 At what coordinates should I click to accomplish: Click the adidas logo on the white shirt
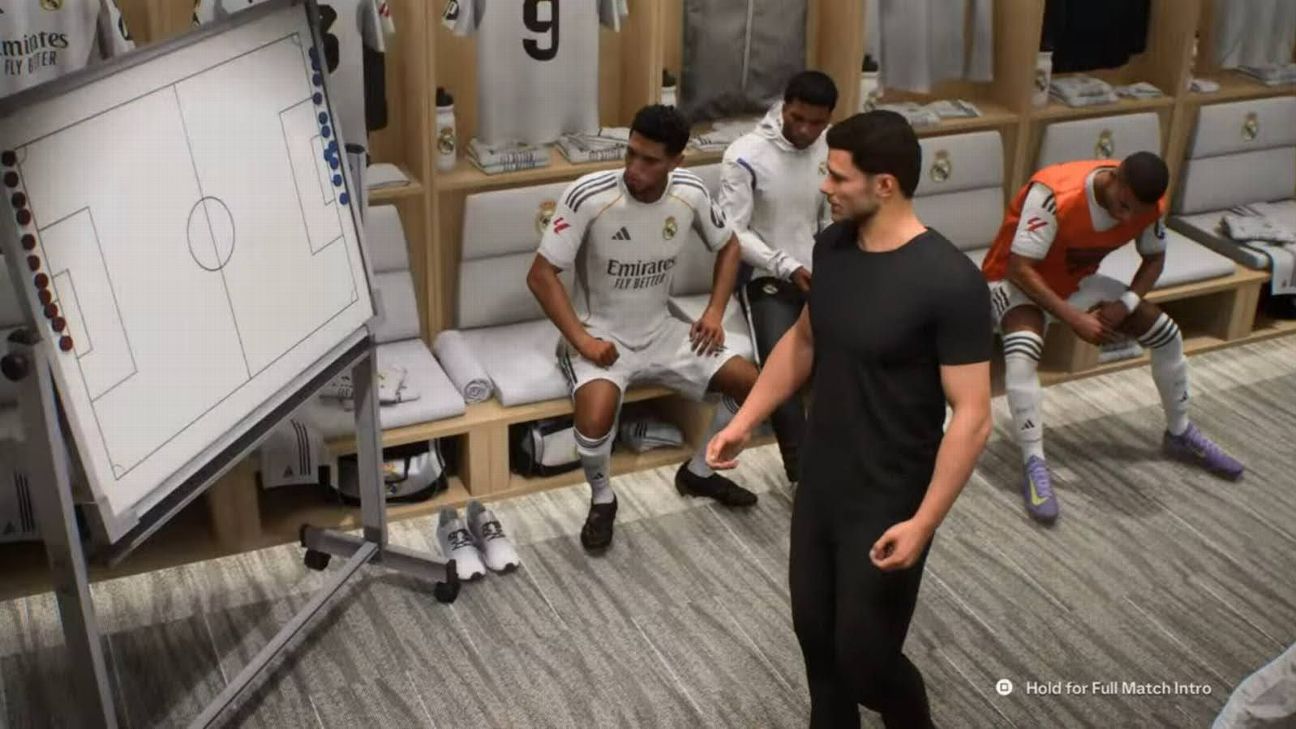(620, 234)
